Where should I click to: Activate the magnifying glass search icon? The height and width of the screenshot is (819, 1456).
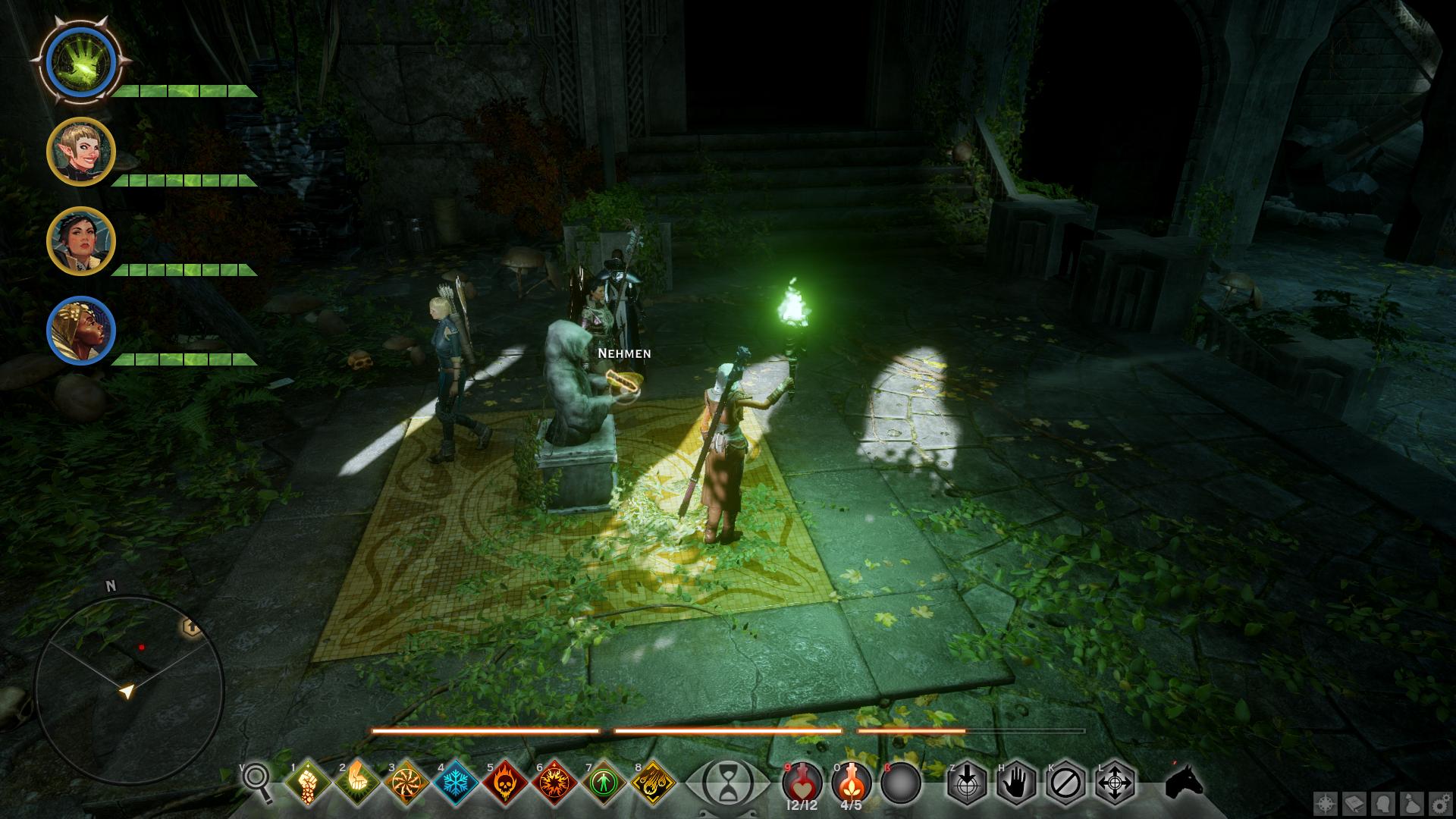pos(257,781)
